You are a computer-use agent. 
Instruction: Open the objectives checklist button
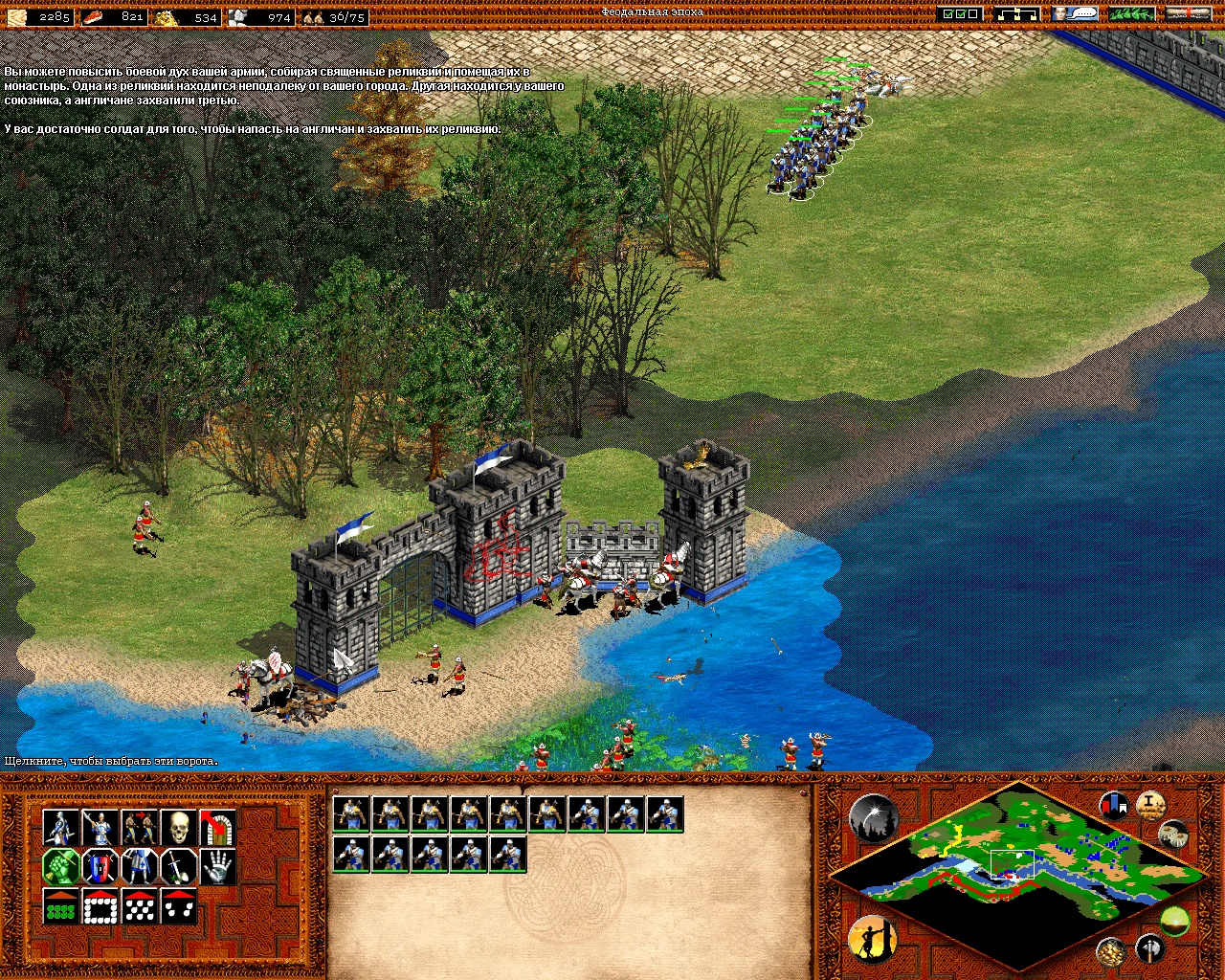click(962, 14)
